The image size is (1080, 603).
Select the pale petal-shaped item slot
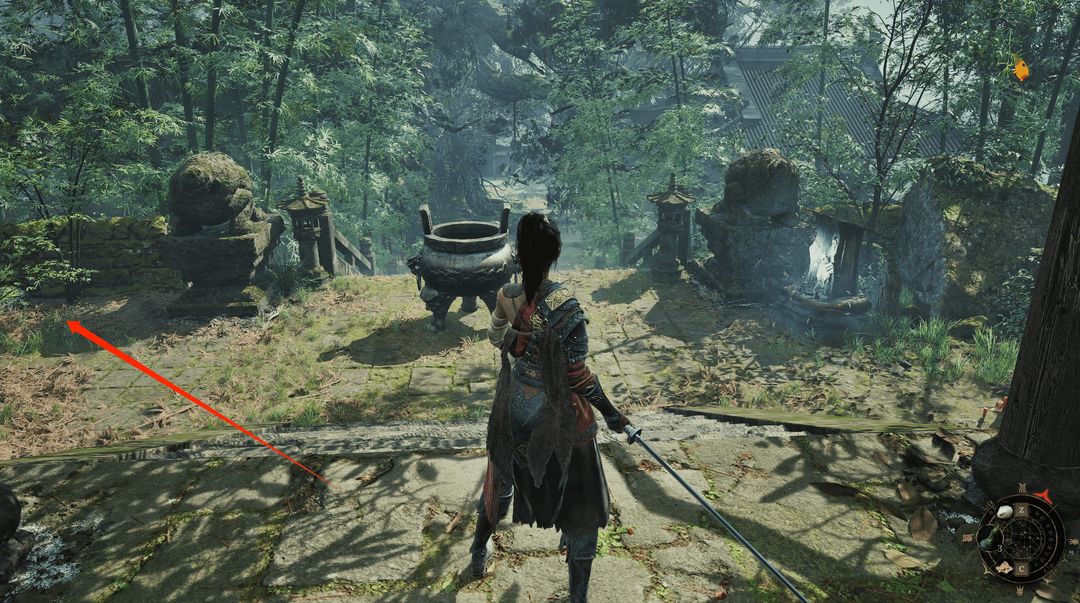[1003, 569]
